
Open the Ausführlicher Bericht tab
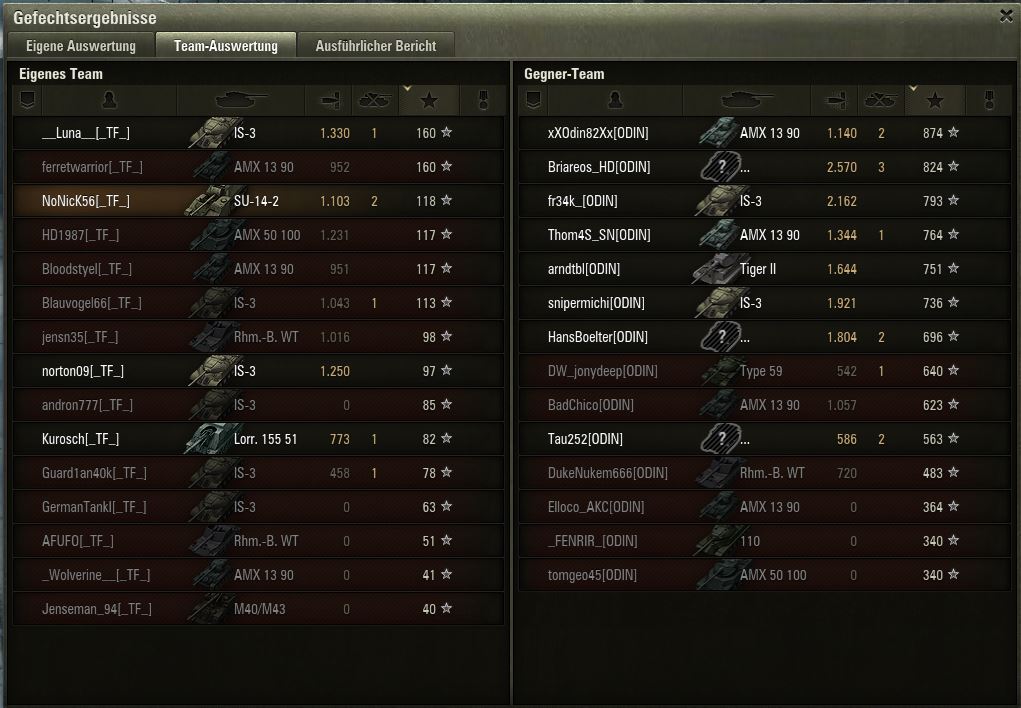click(375, 46)
